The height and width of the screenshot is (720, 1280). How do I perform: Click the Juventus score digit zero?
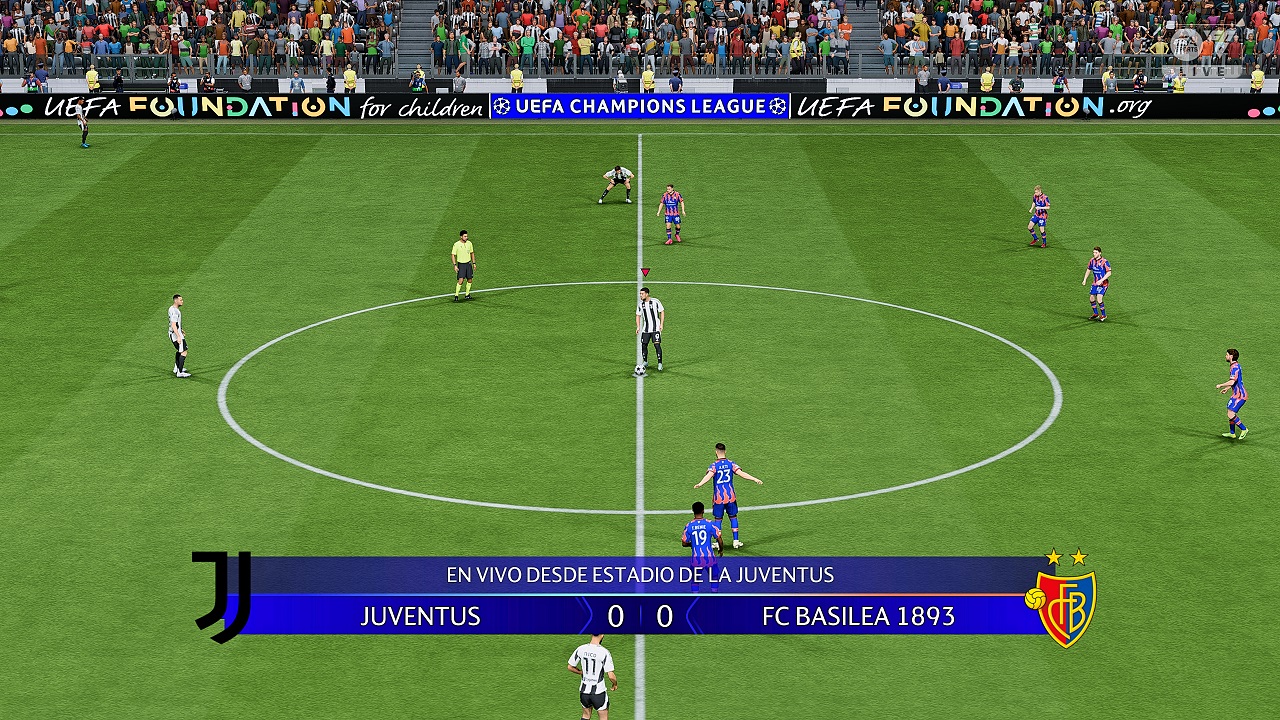[616, 617]
